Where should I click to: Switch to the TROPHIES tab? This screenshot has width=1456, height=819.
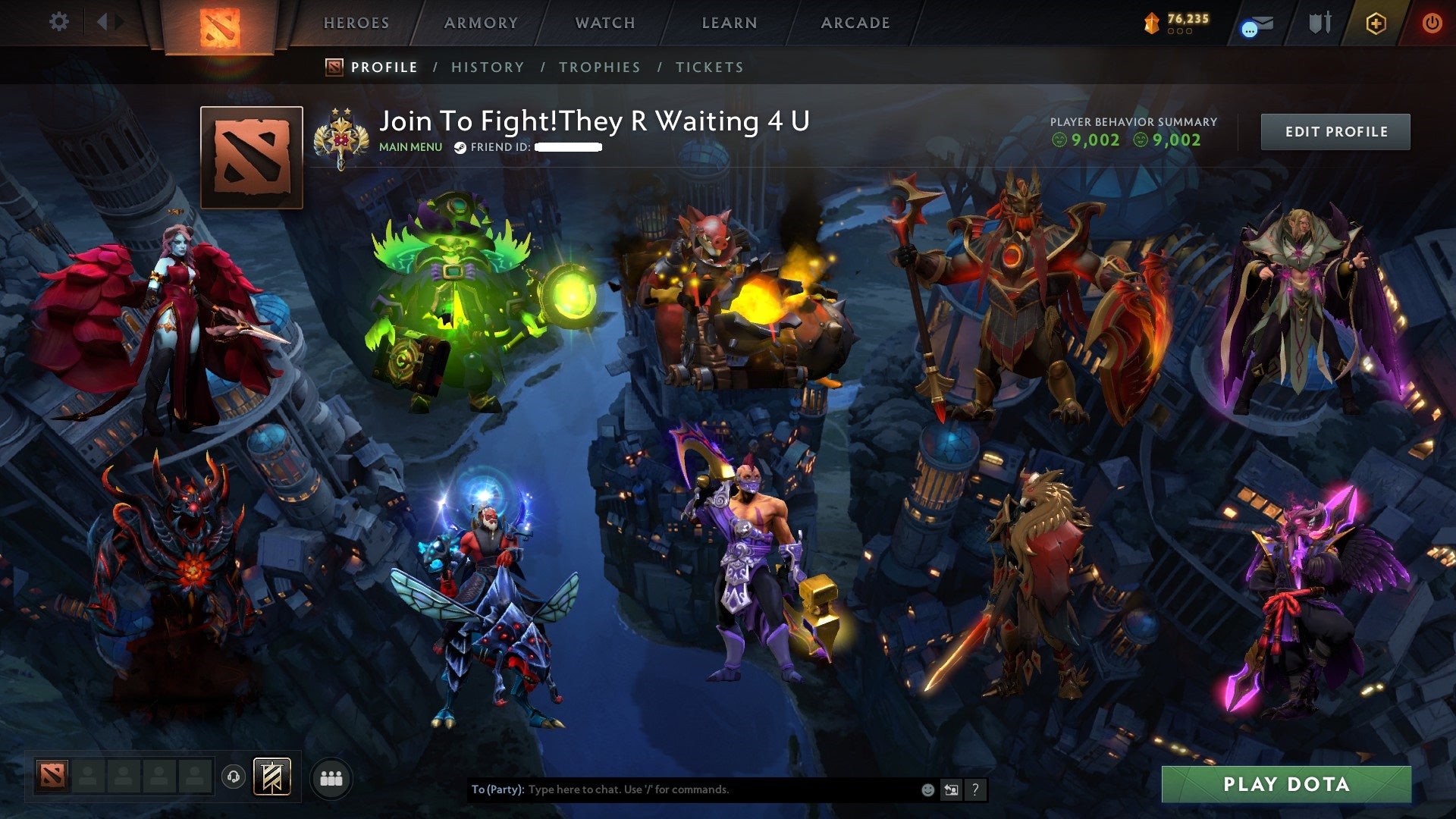[599, 67]
